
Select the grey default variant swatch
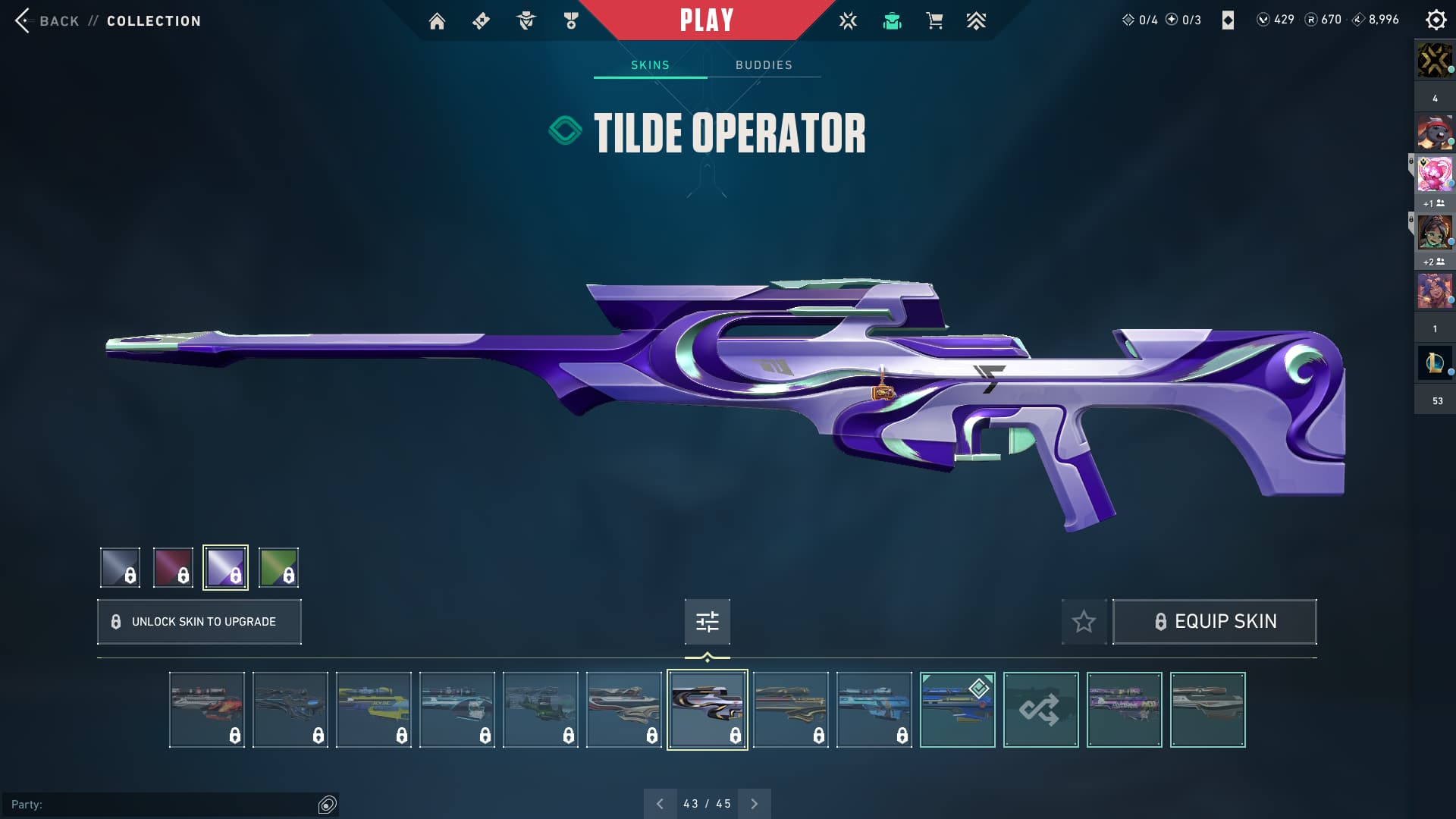coord(121,567)
